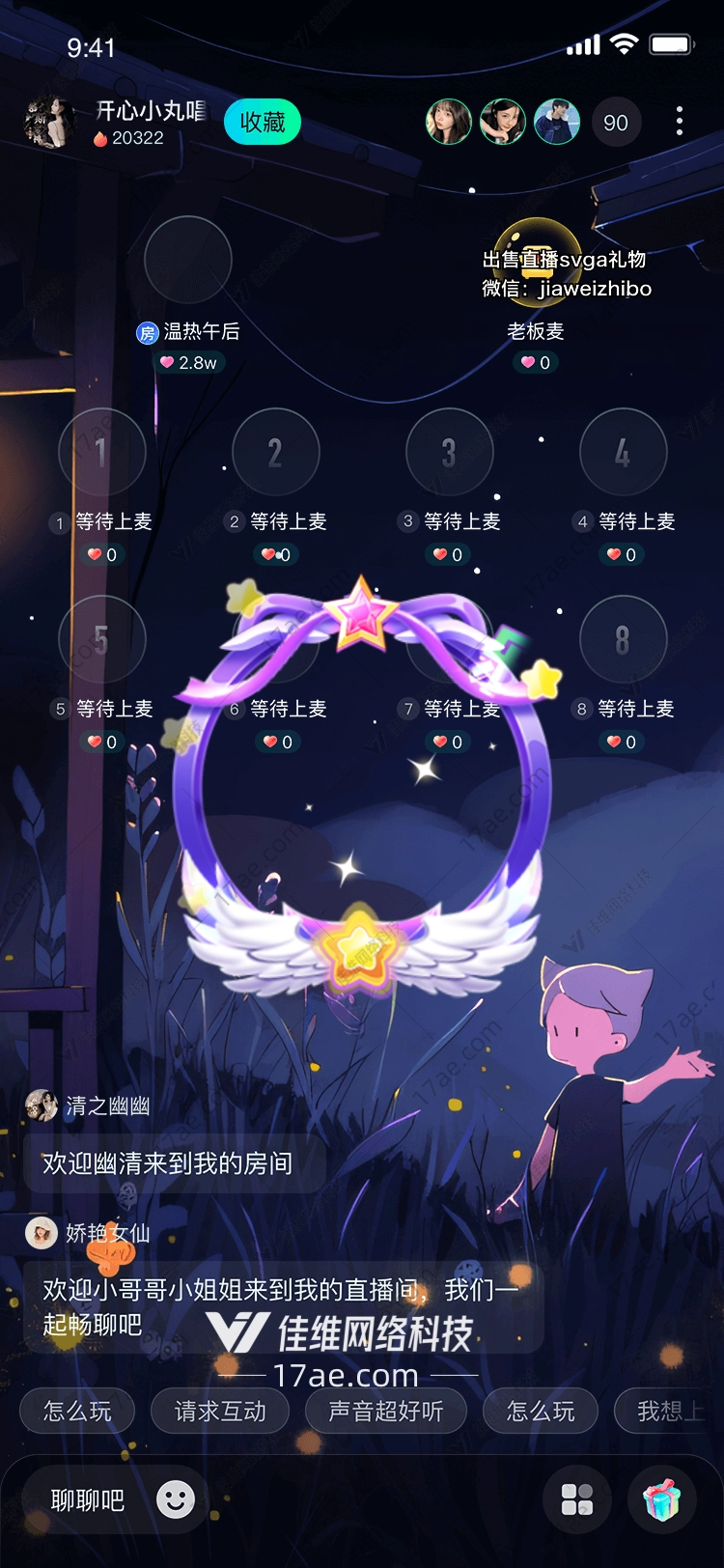The height and width of the screenshot is (1568, 724).
Task: Tap the 收藏 favorite button
Action: 263,123
